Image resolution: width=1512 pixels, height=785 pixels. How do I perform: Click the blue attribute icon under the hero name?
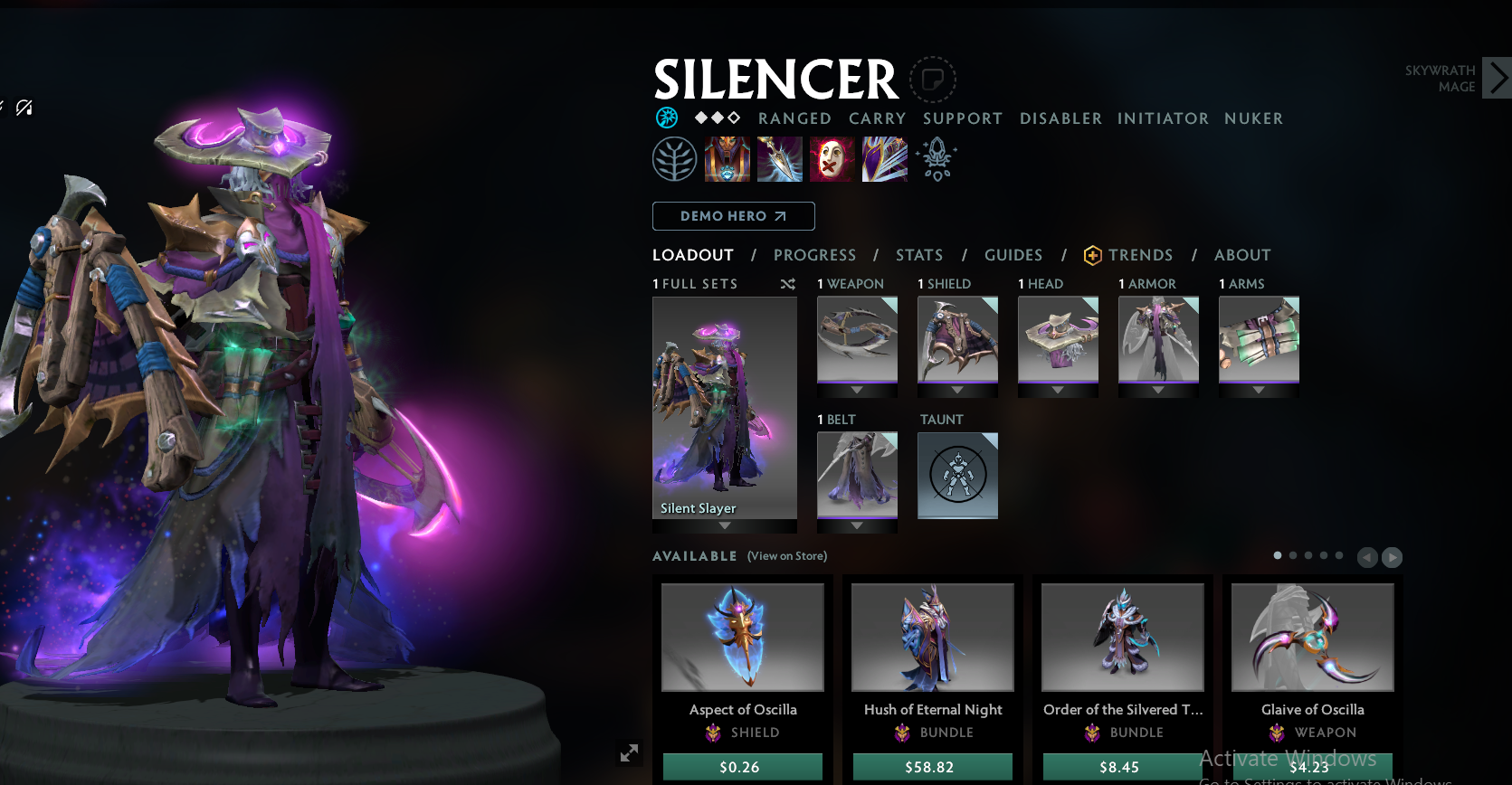[x=667, y=118]
